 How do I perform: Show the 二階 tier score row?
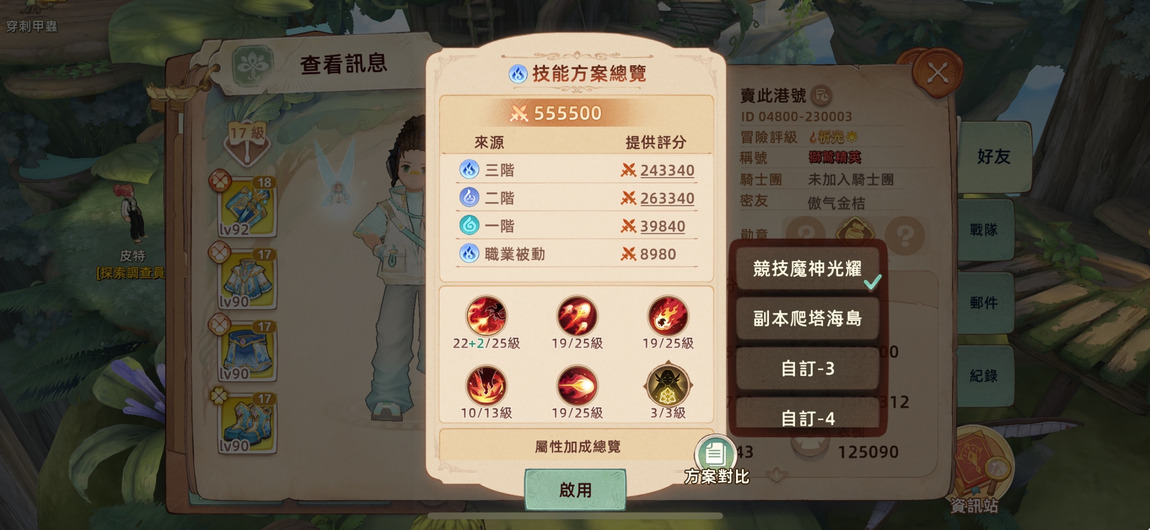576,198
